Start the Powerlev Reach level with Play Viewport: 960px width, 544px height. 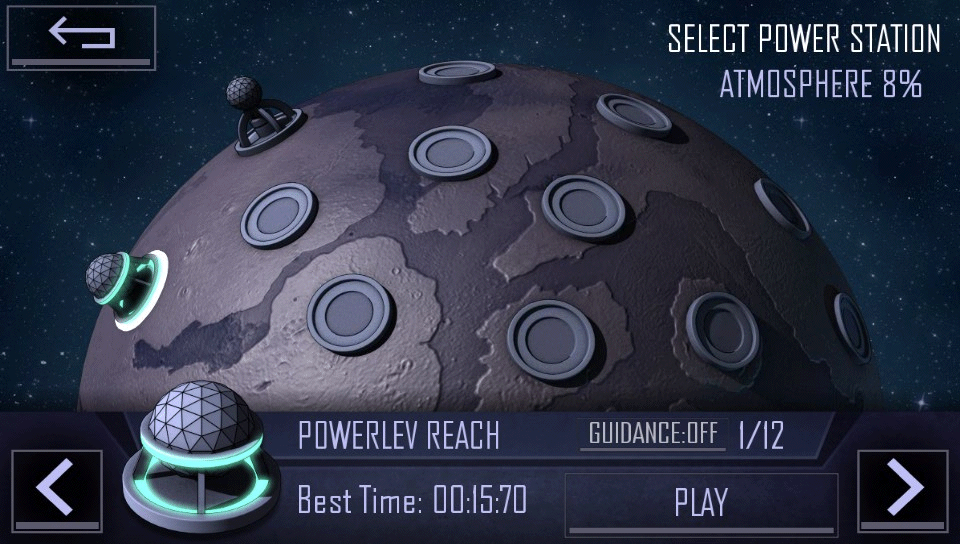pyautogui.click(x=701, y=502)
